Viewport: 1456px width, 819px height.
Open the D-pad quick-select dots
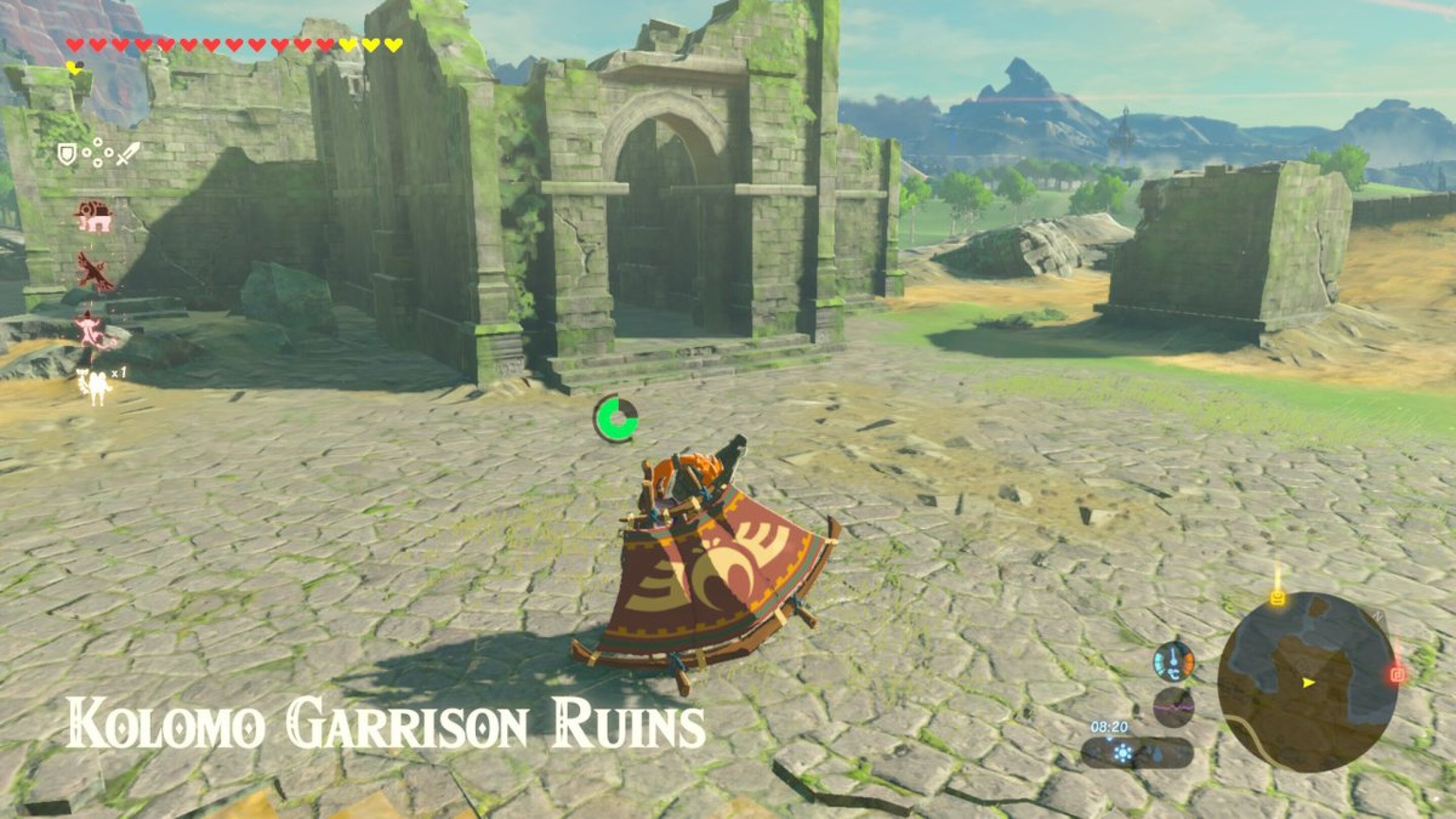pos(98,153)
